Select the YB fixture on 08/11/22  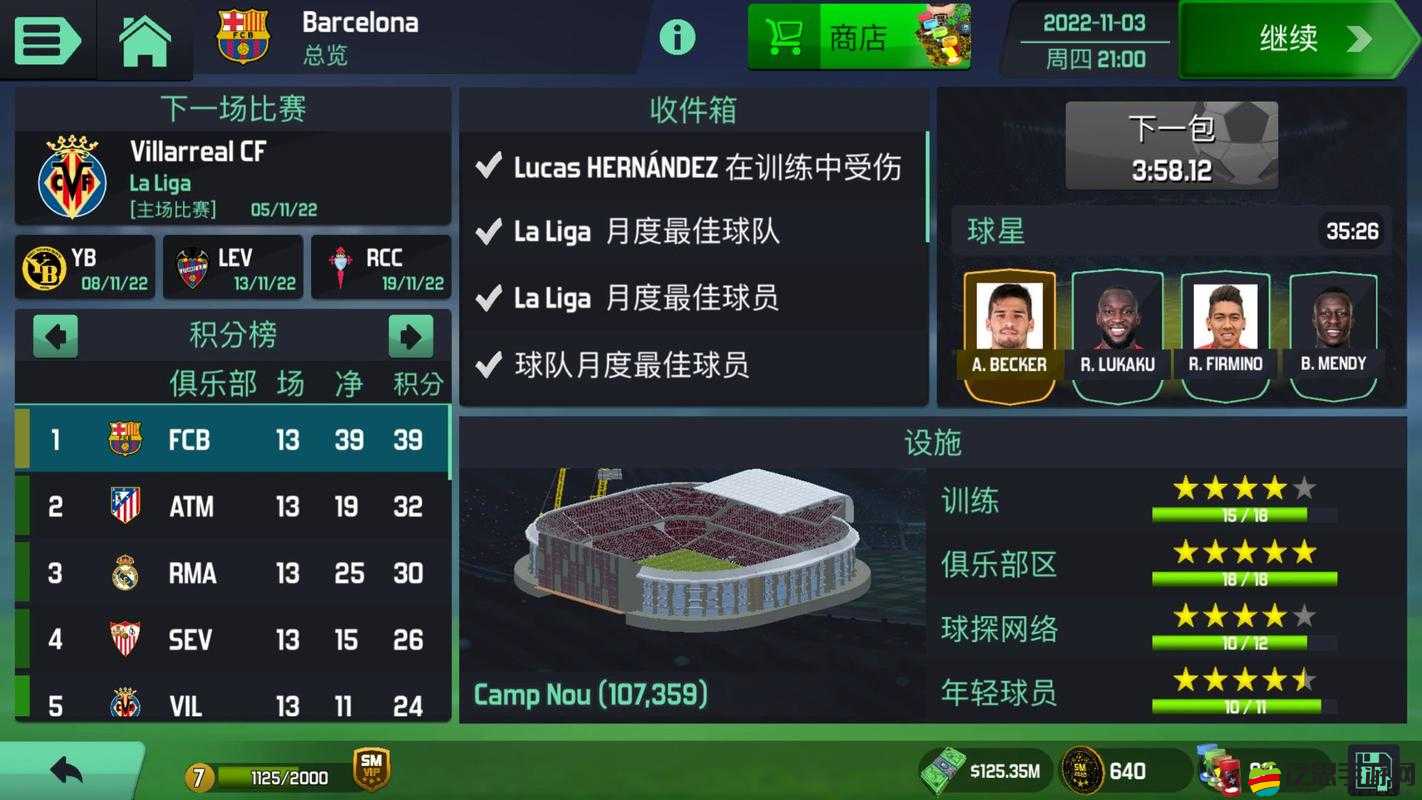[85, 268]
